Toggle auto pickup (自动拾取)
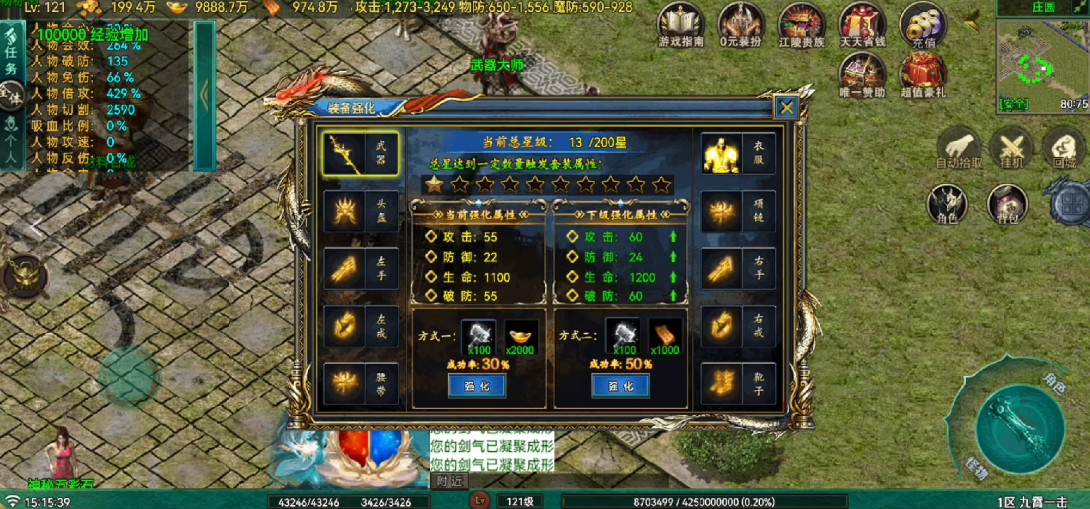 (959, 148)
